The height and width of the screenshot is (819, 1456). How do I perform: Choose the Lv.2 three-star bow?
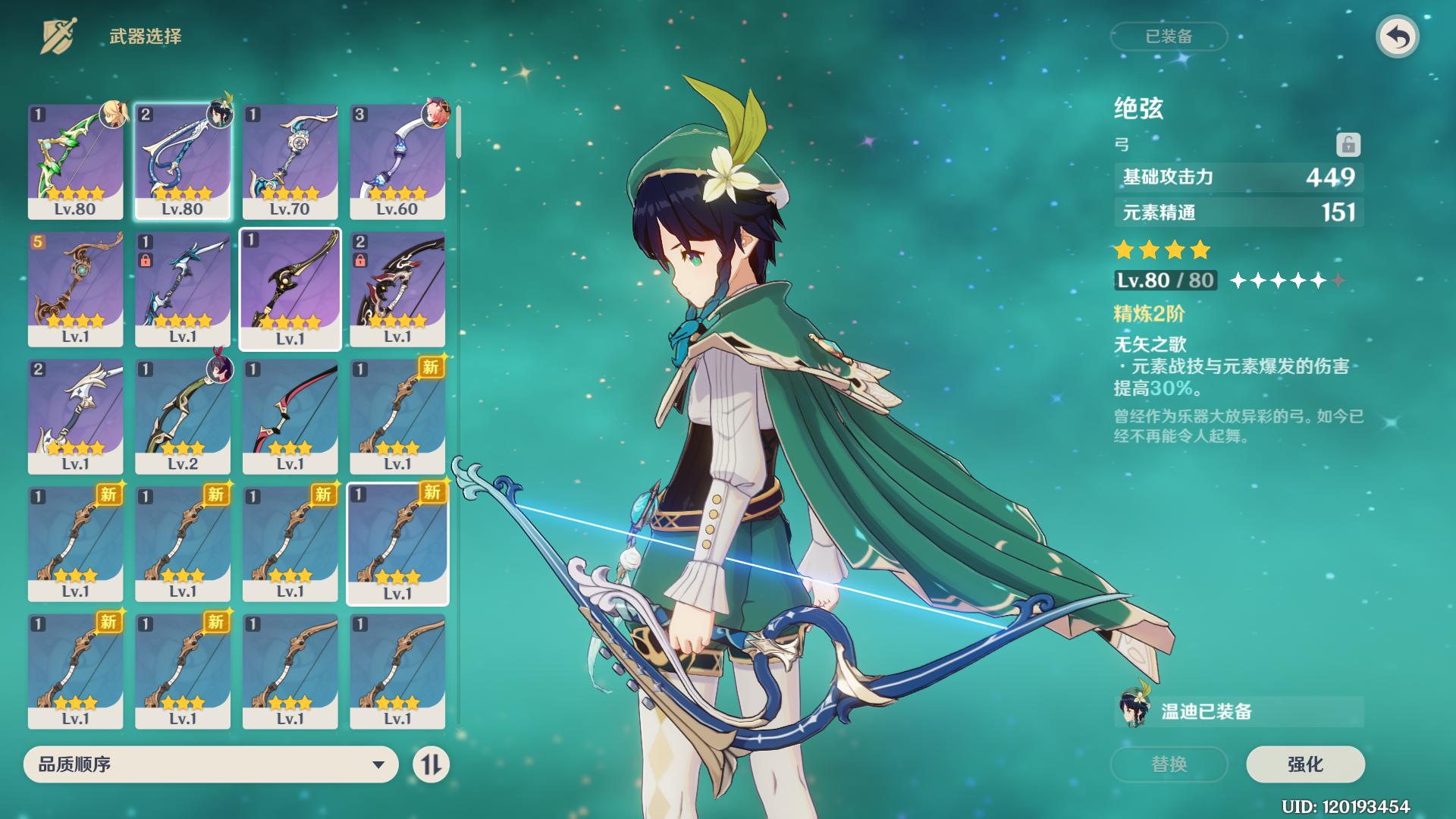pyautogui.click(x=183, y=416)
